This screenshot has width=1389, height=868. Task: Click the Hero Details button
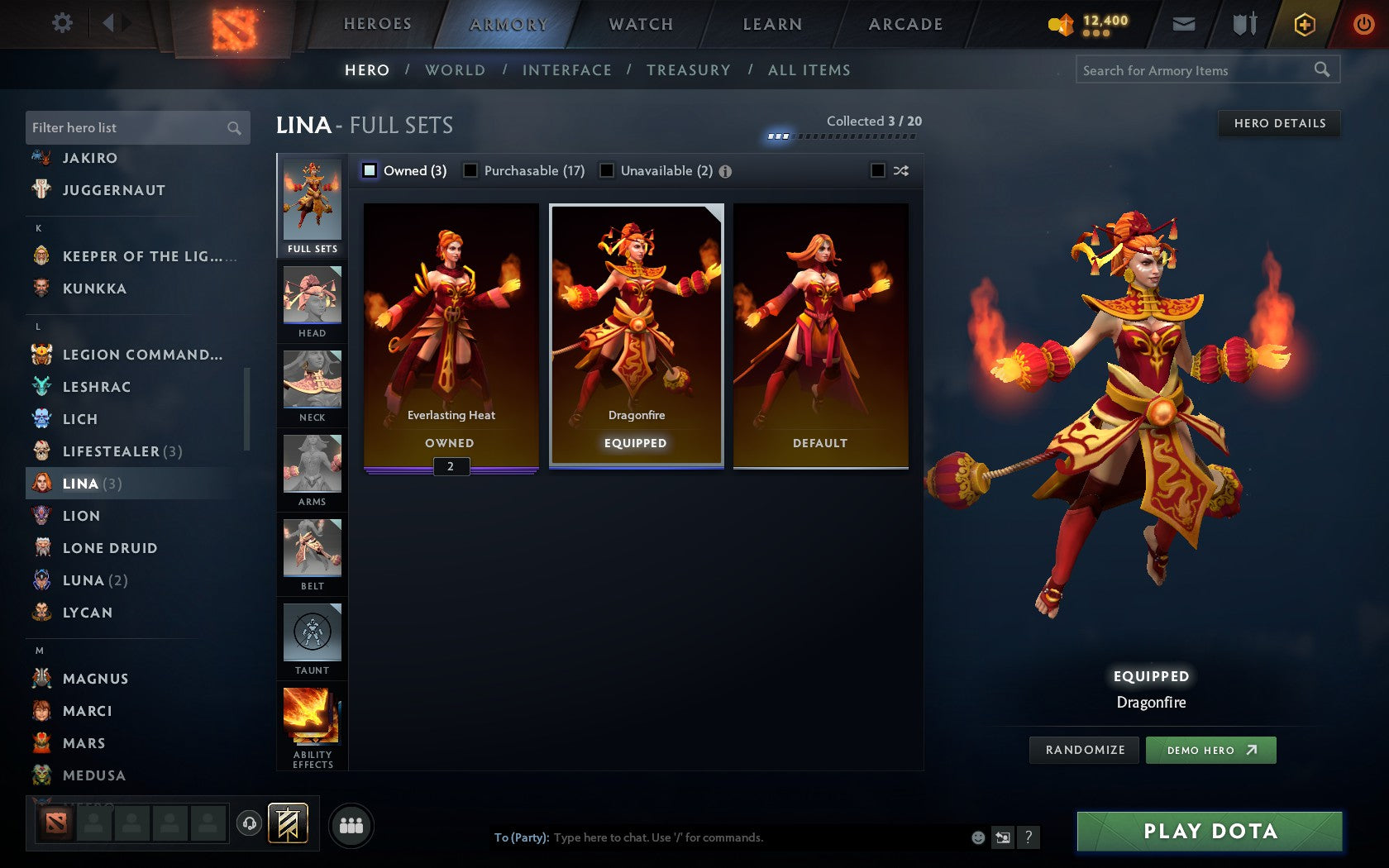1278,123
